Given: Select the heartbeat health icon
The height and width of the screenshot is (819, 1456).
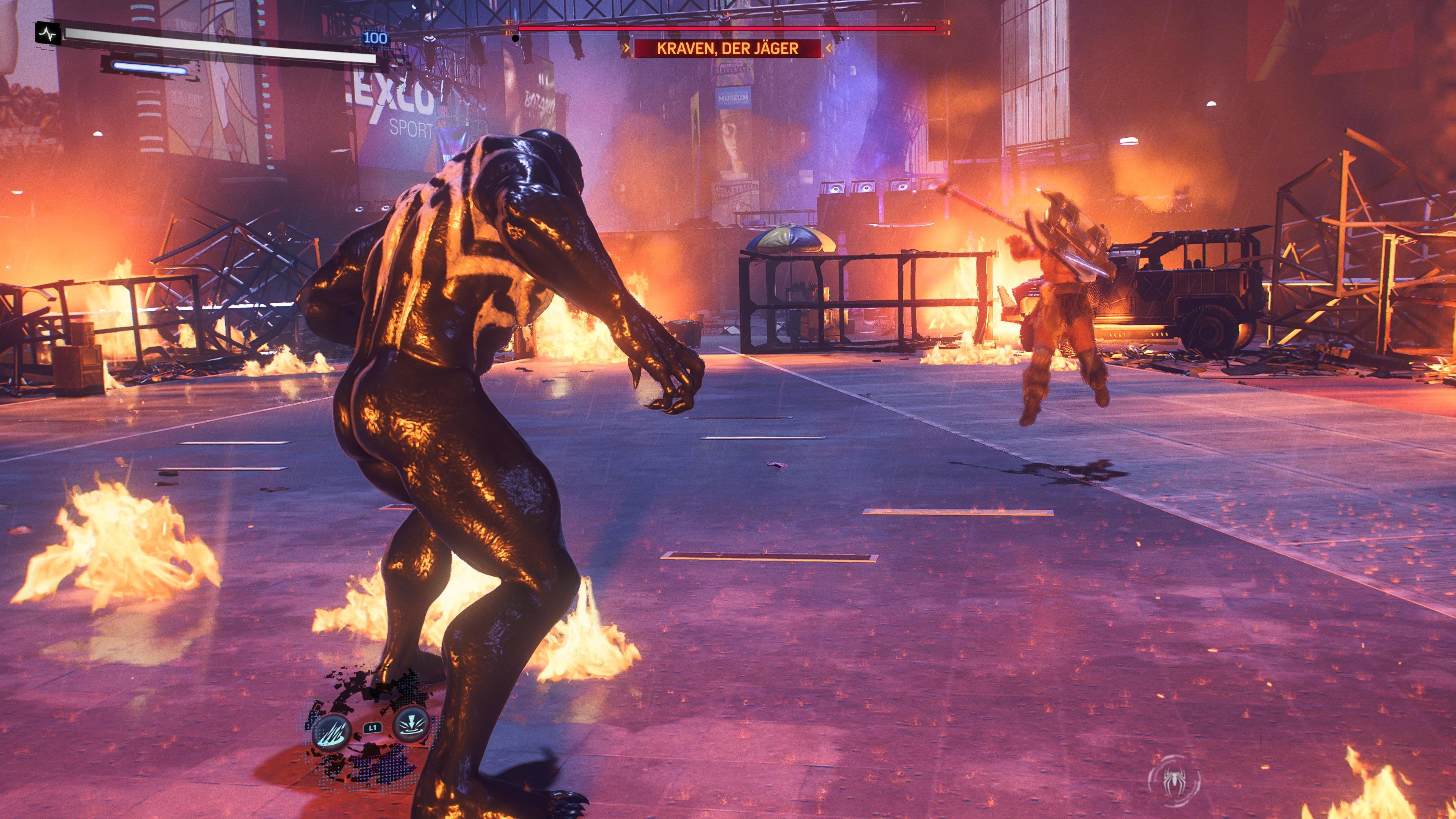Looking at the screenshot, I should coord(48,34).
